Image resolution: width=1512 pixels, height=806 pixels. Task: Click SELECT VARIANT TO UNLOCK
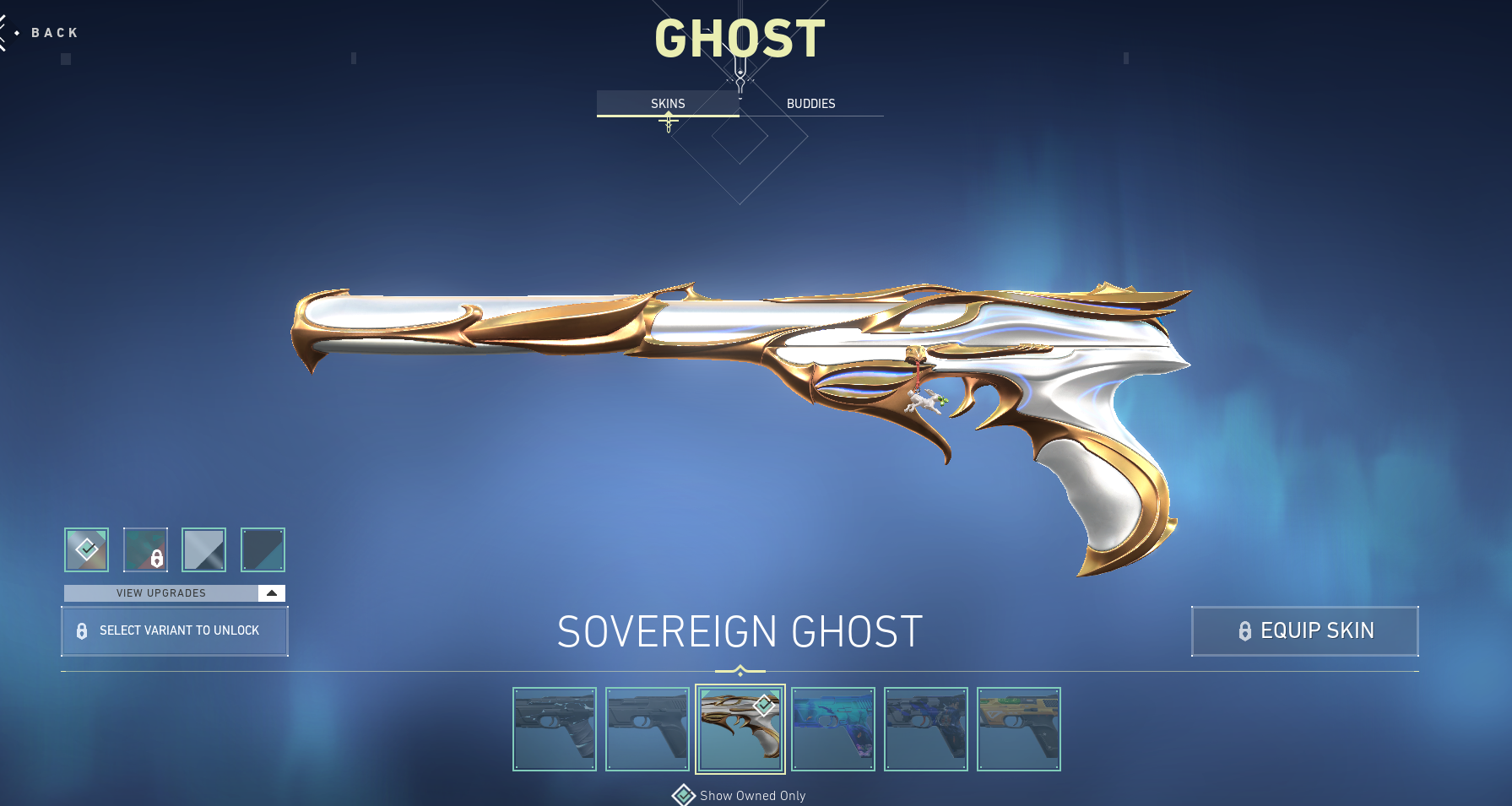[x=175, y=630]
